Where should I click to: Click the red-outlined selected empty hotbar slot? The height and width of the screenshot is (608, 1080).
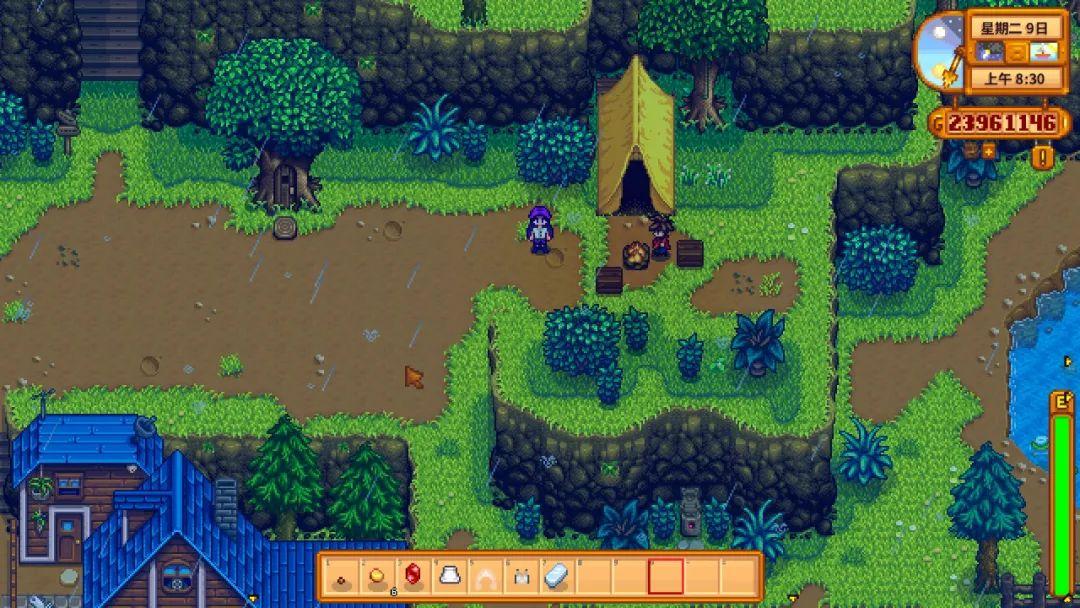[x=666, y=576]
